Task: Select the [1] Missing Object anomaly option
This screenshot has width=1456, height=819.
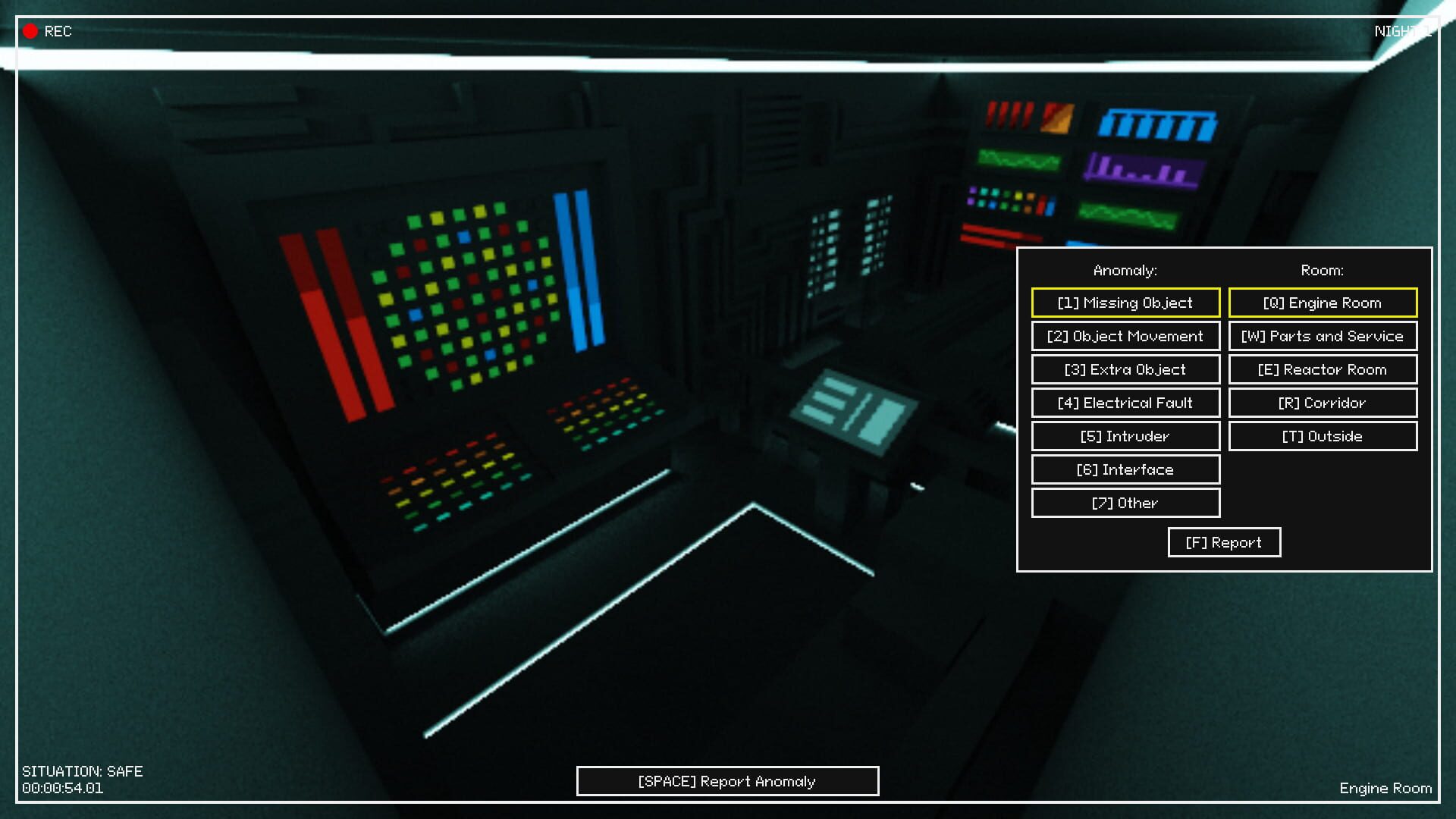Action: (x=1125, y=303)
